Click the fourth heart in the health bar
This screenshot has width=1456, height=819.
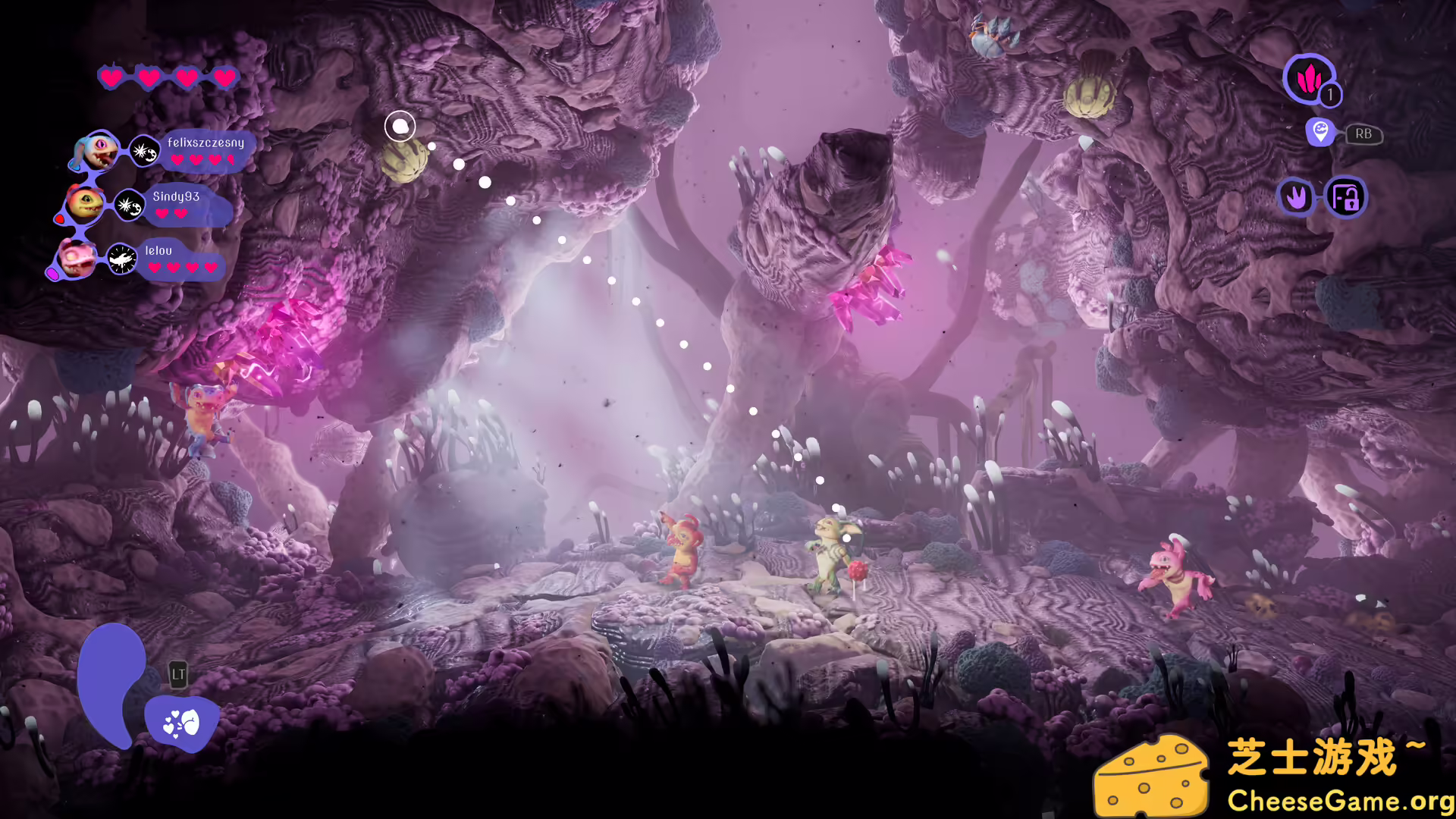click(x=224, y=77)
